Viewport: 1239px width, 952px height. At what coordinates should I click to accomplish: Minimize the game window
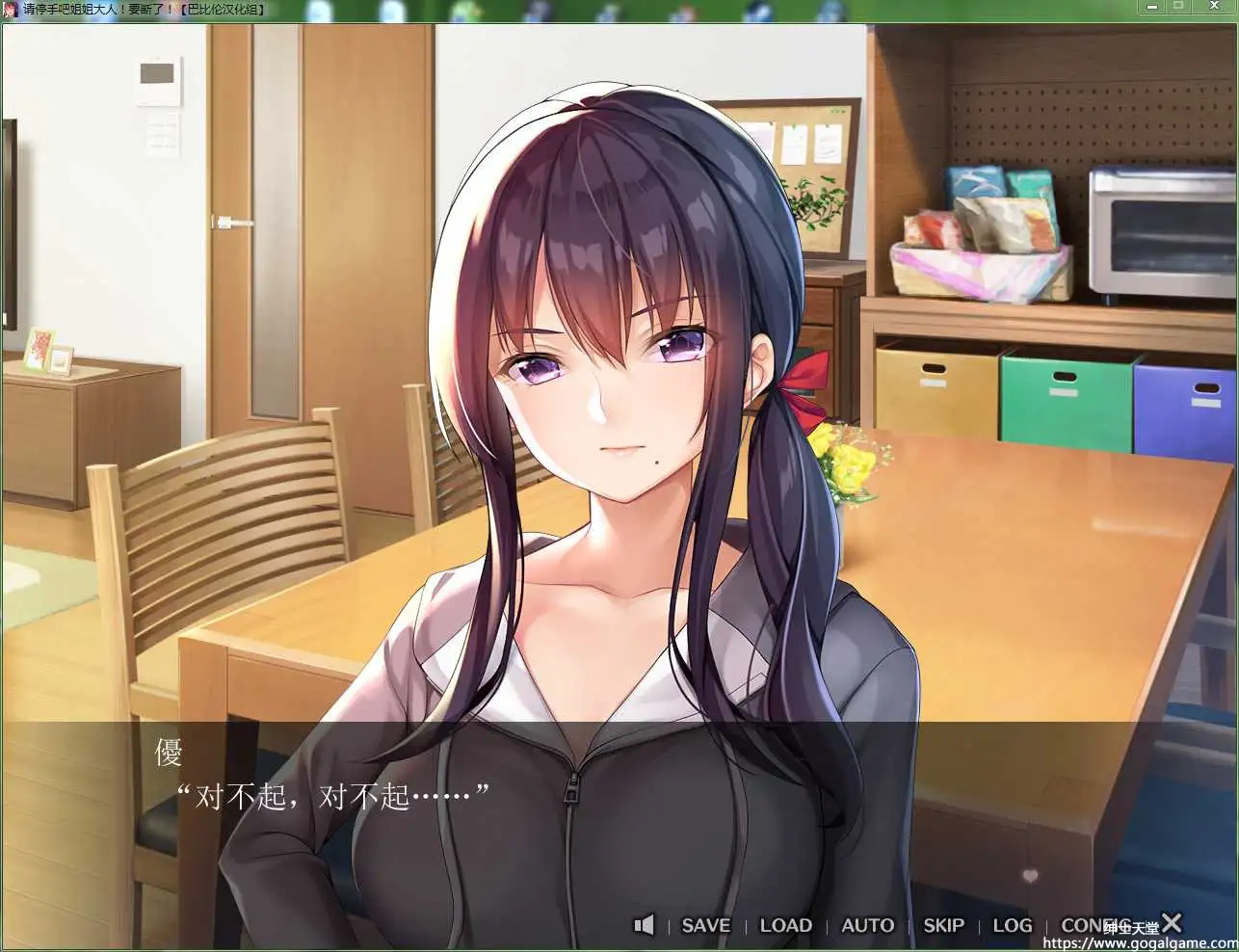[1151, 7]
